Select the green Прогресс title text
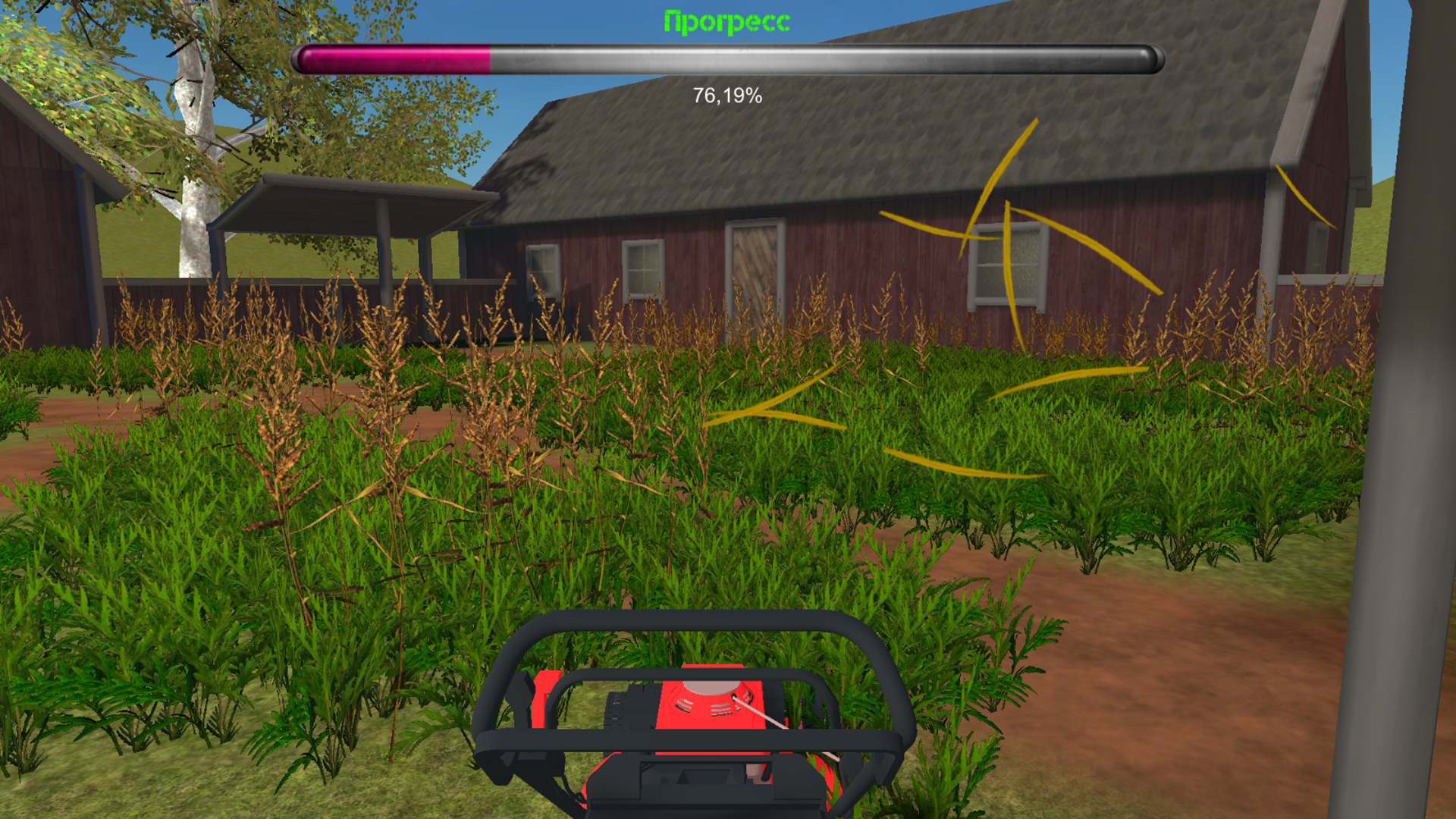Viewport: 1456px width, 819px height. (x=726, y=20)
